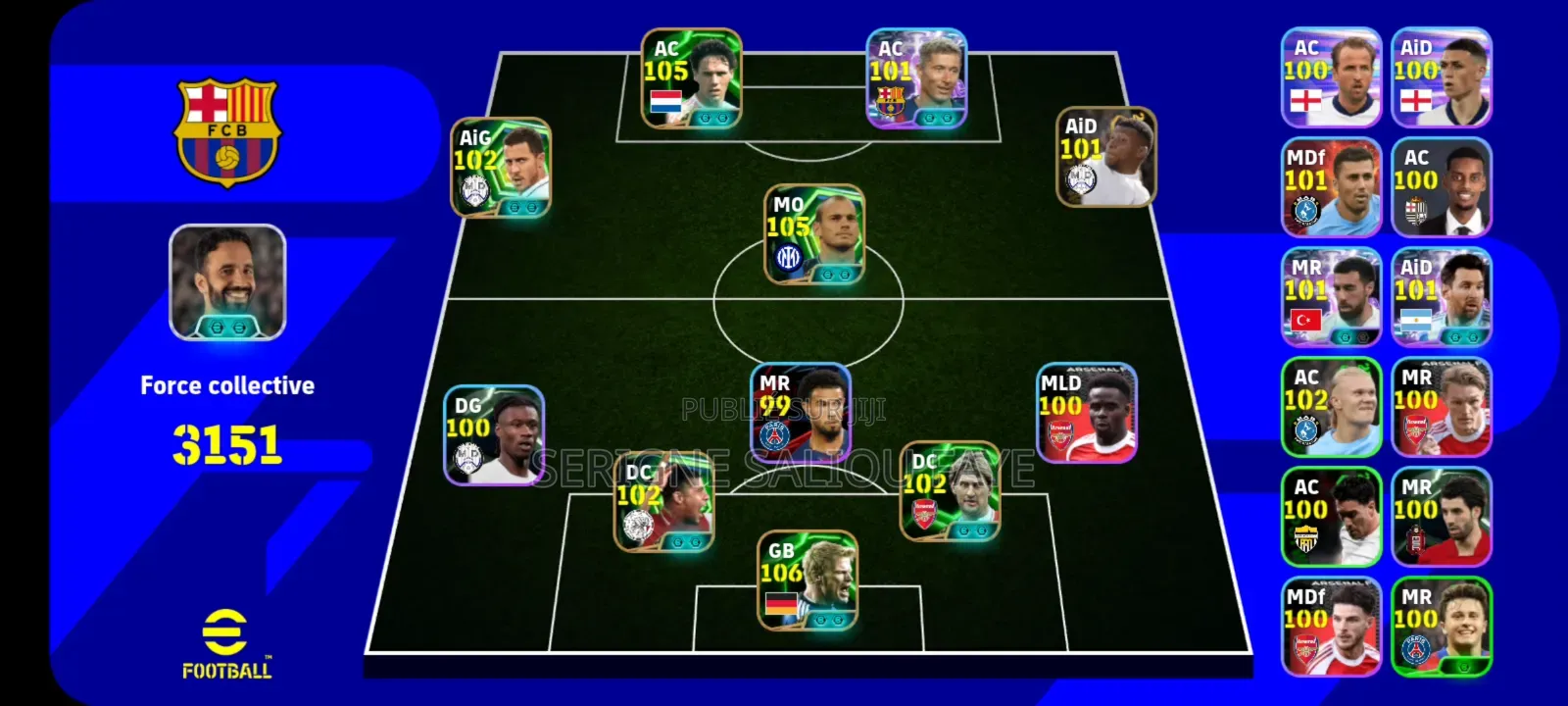
Task: Choose the substitute AC 102 card
Action: 1332,407
